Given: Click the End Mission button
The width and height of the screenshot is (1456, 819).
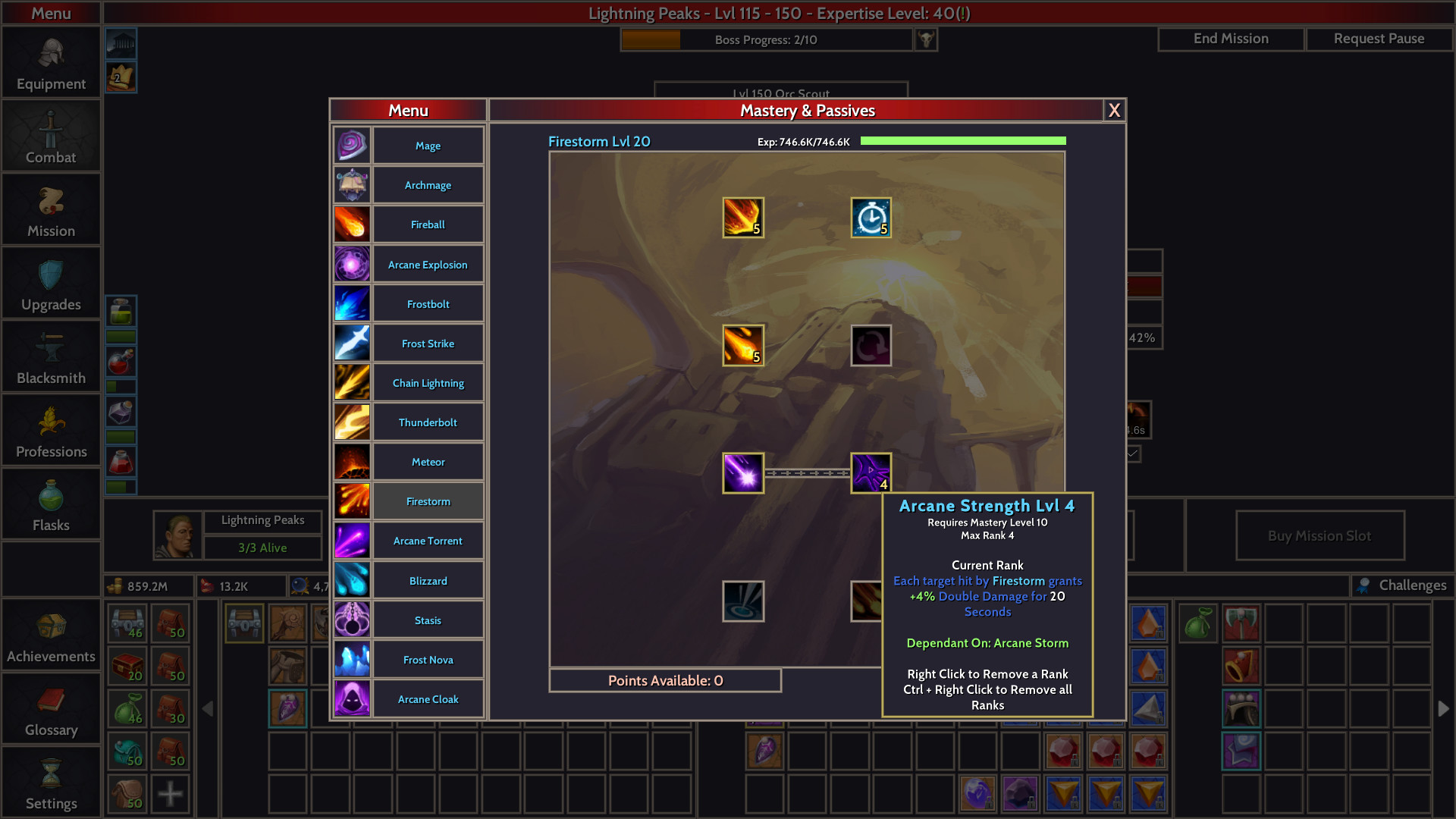Looking at the screenshot, I should pyautogui.click(x=1230, y=38).
